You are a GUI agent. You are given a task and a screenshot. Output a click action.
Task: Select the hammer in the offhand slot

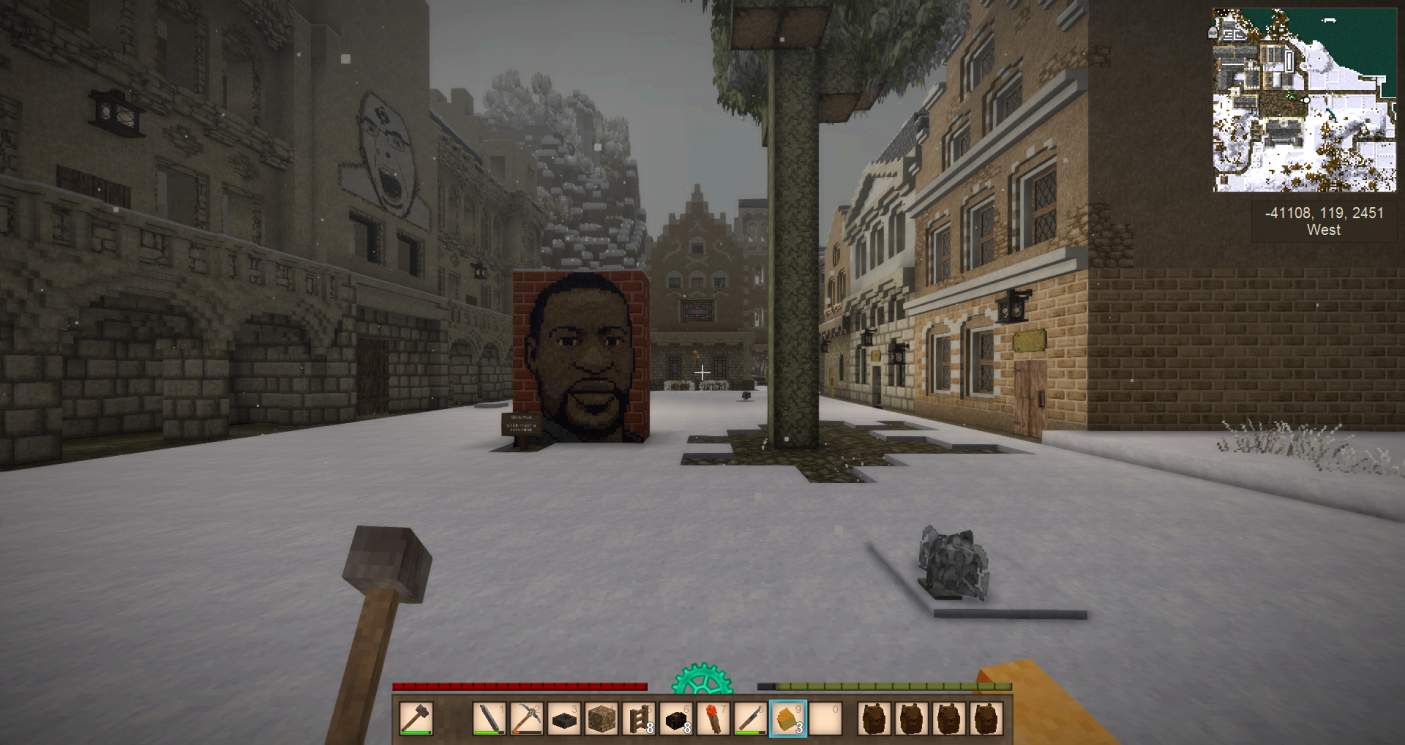(x=416, y=719)
